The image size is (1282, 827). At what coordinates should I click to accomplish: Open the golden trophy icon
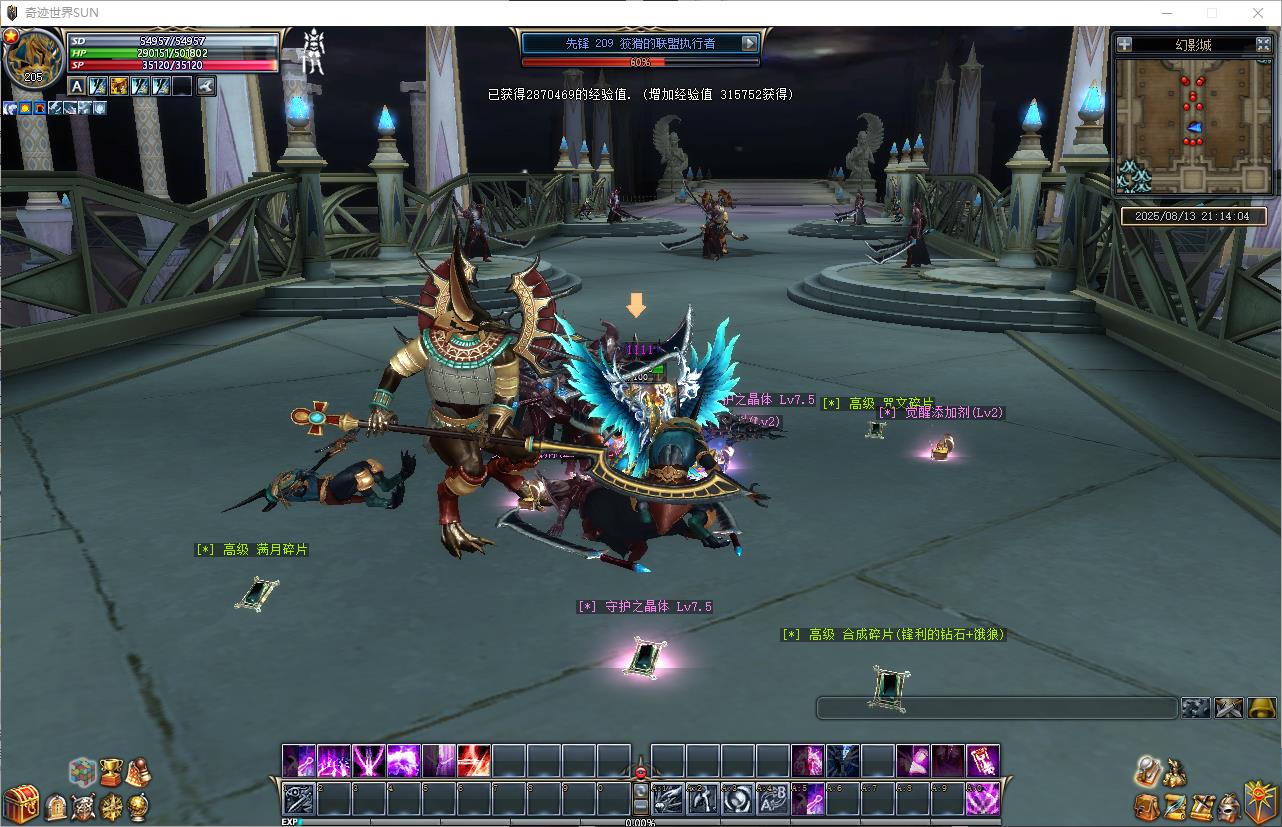(x=110, y=771)
